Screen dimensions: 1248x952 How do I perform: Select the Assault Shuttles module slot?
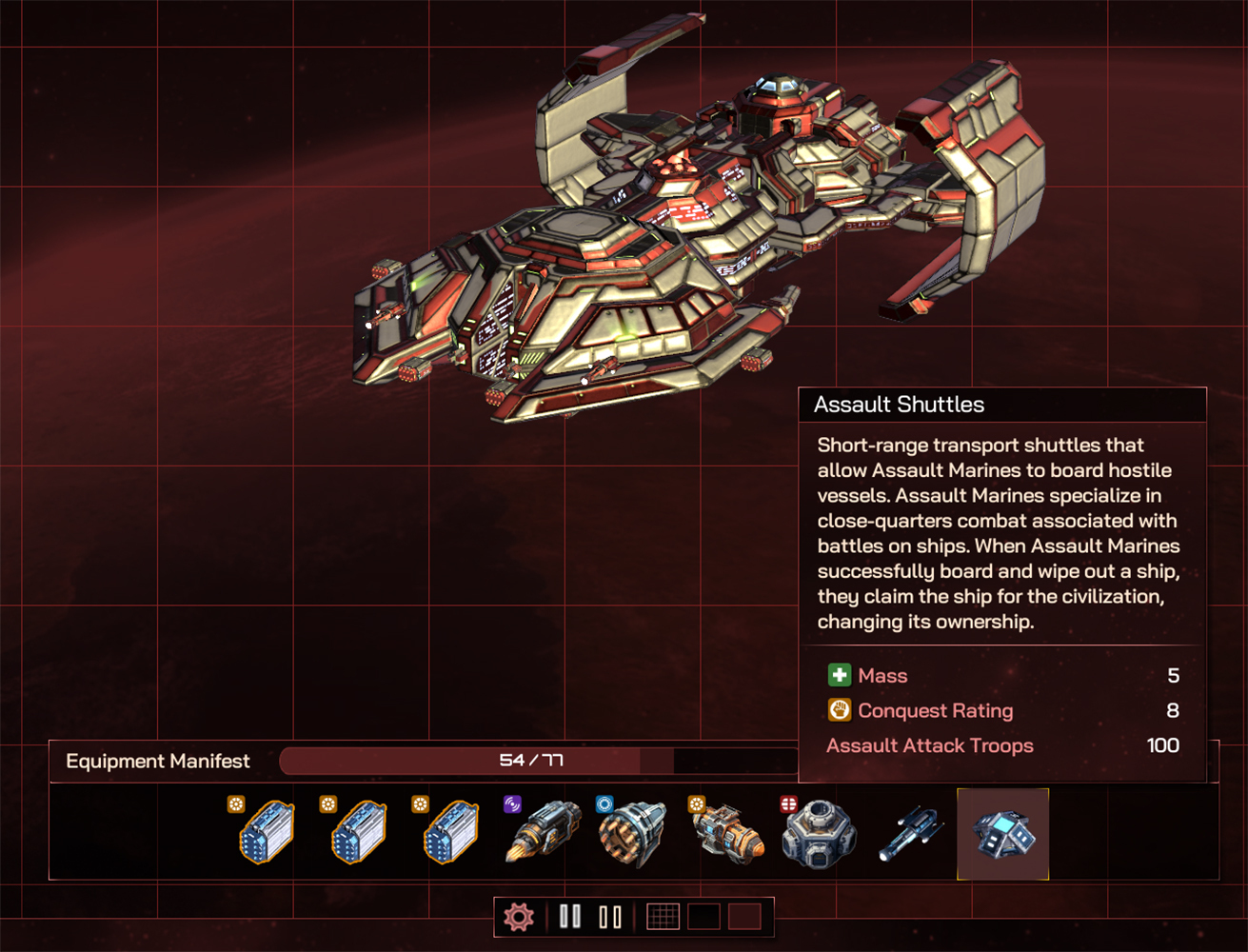tap(1002, 834)
